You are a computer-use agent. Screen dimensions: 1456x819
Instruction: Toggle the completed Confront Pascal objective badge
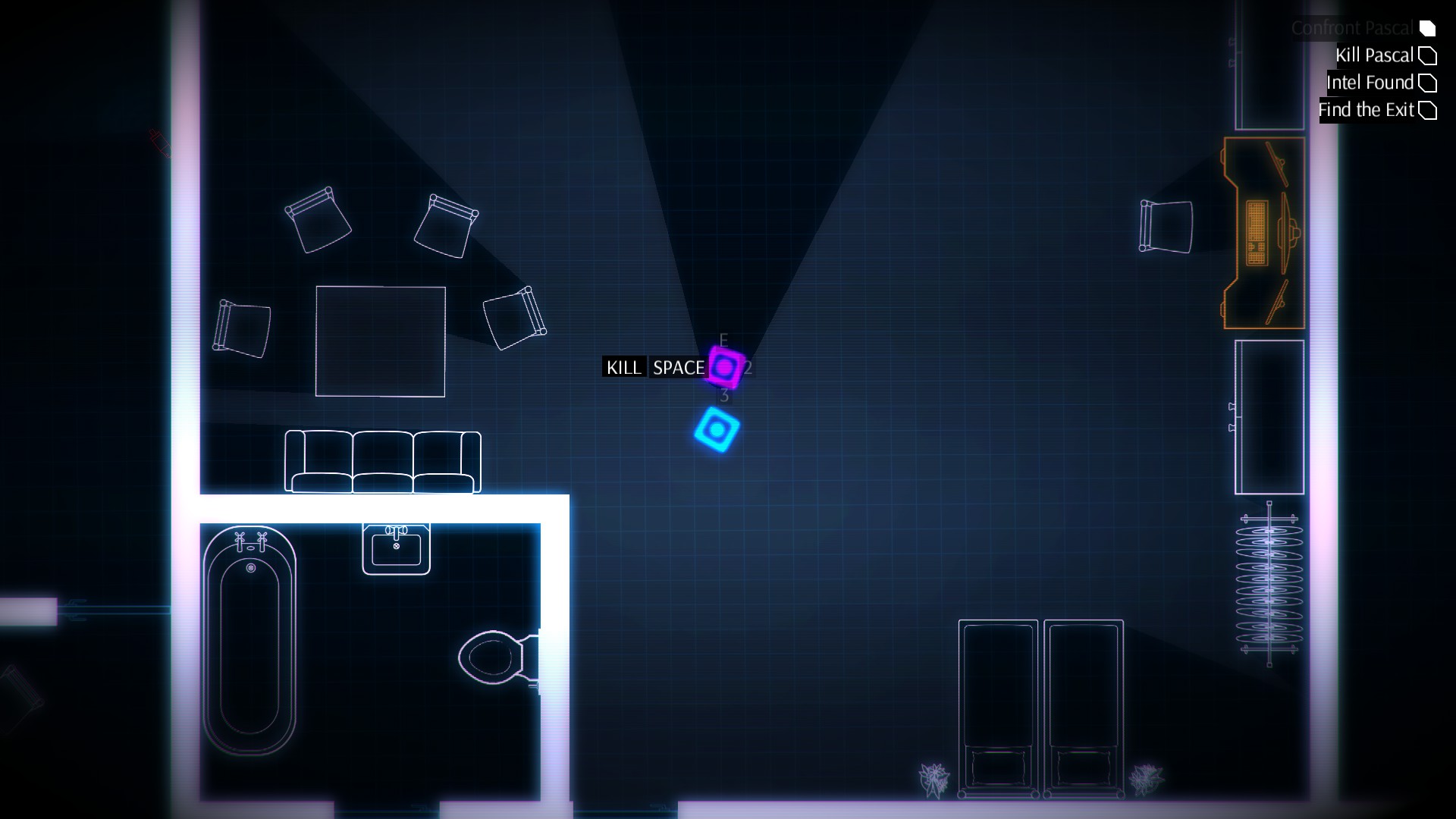point(1428,28)
